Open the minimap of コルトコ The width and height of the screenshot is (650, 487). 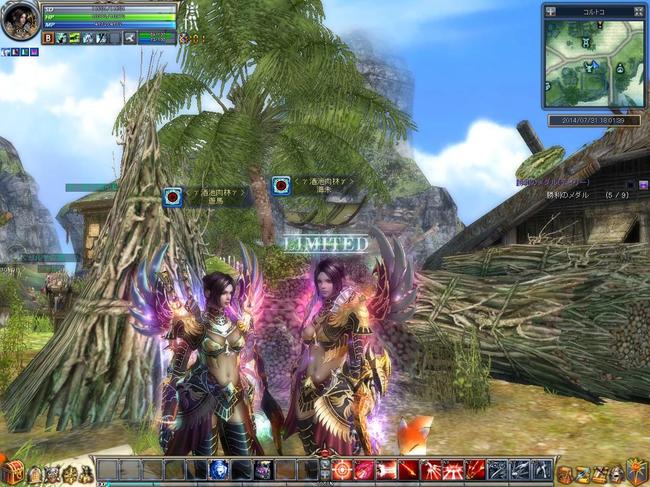(x=595, y=62)
